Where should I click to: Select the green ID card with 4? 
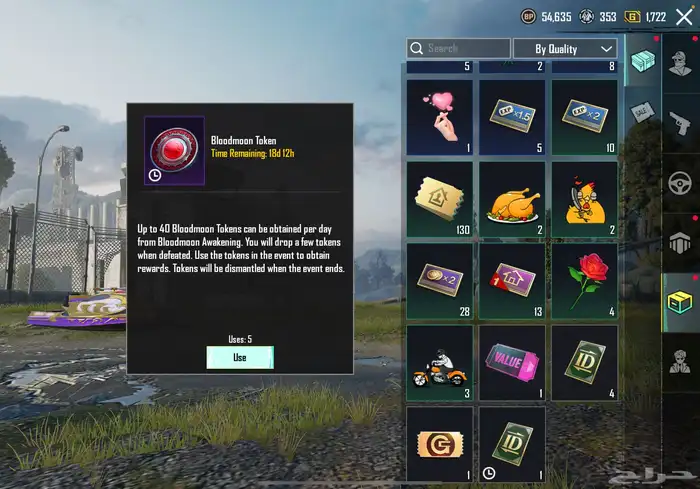point(584,363)
